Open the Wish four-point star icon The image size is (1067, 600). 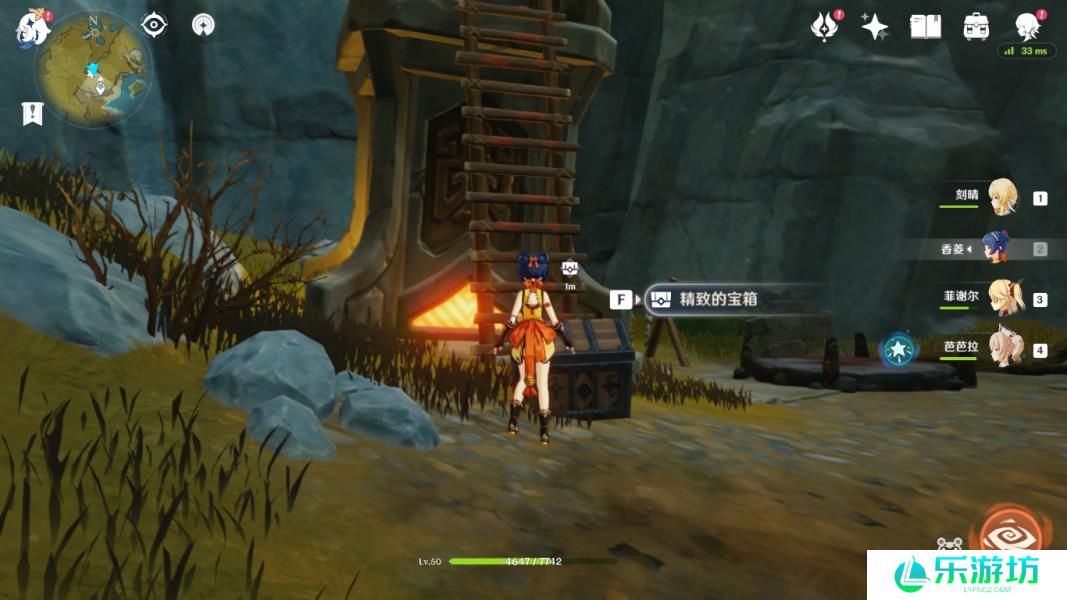click(875, 27)
